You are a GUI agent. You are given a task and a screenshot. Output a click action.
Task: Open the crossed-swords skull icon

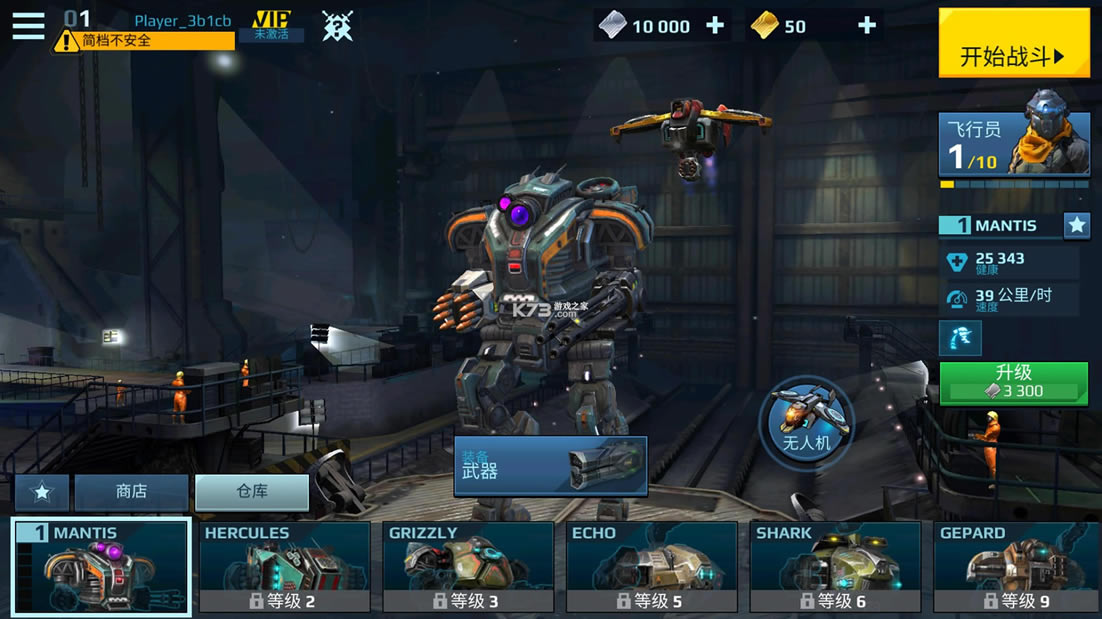(x=337, y=26)
